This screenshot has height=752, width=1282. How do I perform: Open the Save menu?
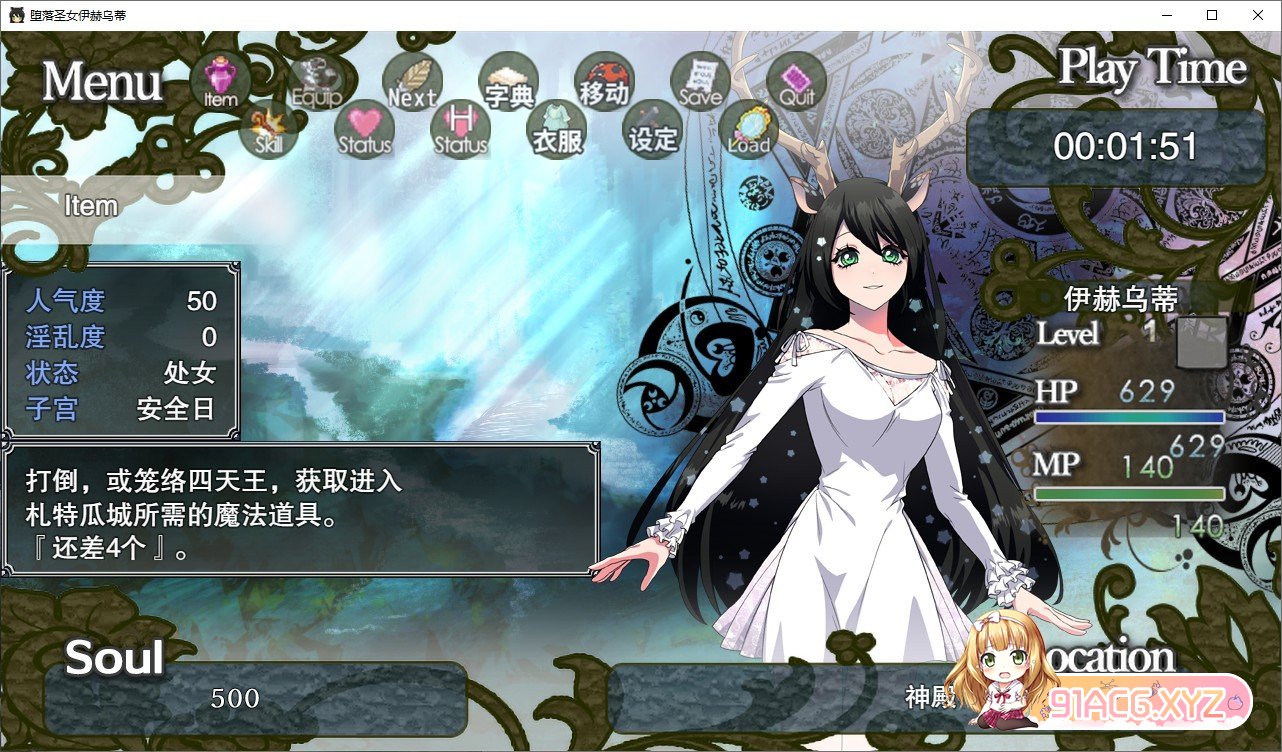[700, 81]
